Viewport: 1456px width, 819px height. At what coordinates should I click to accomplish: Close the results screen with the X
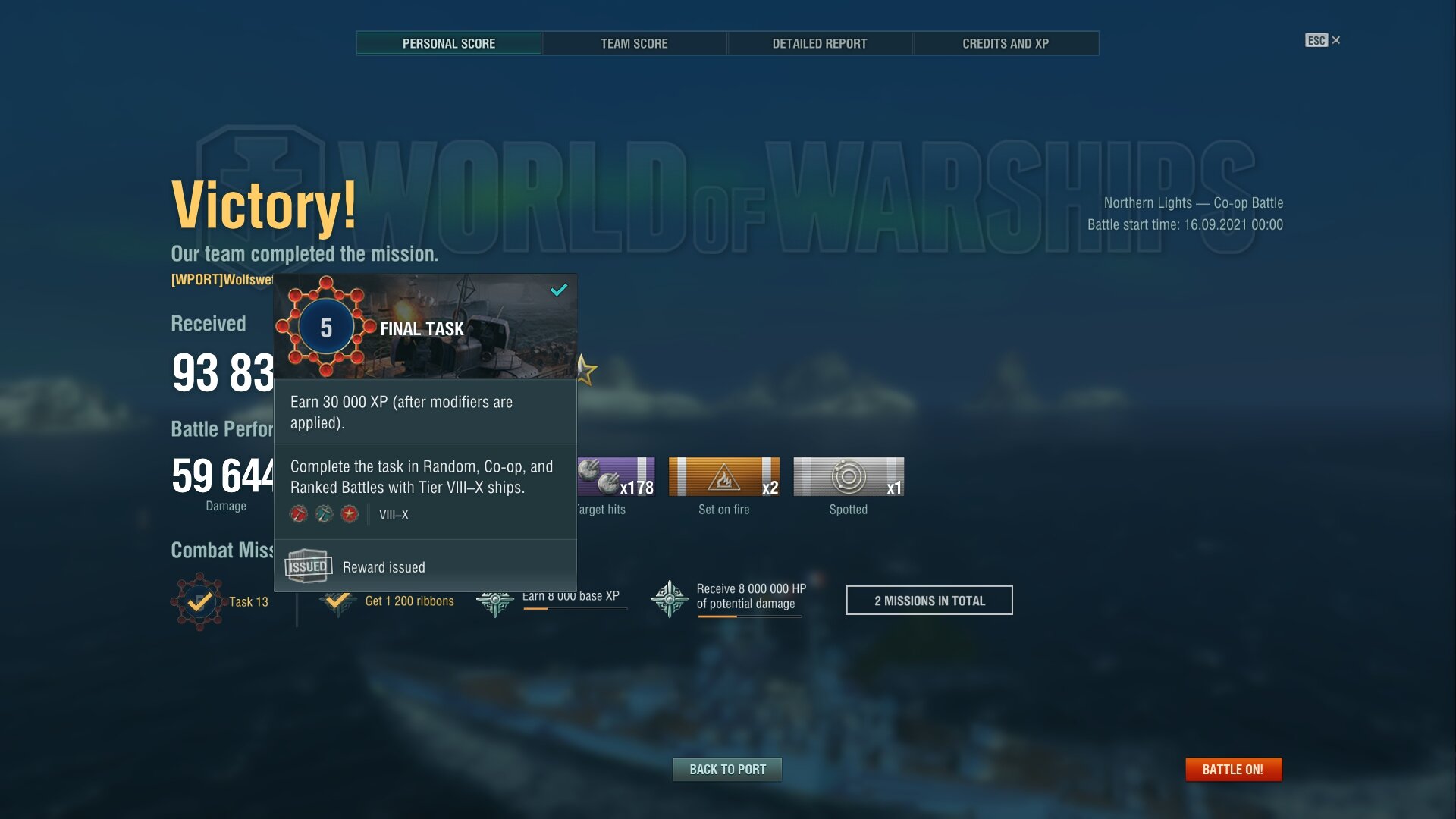click(1336, 40)
